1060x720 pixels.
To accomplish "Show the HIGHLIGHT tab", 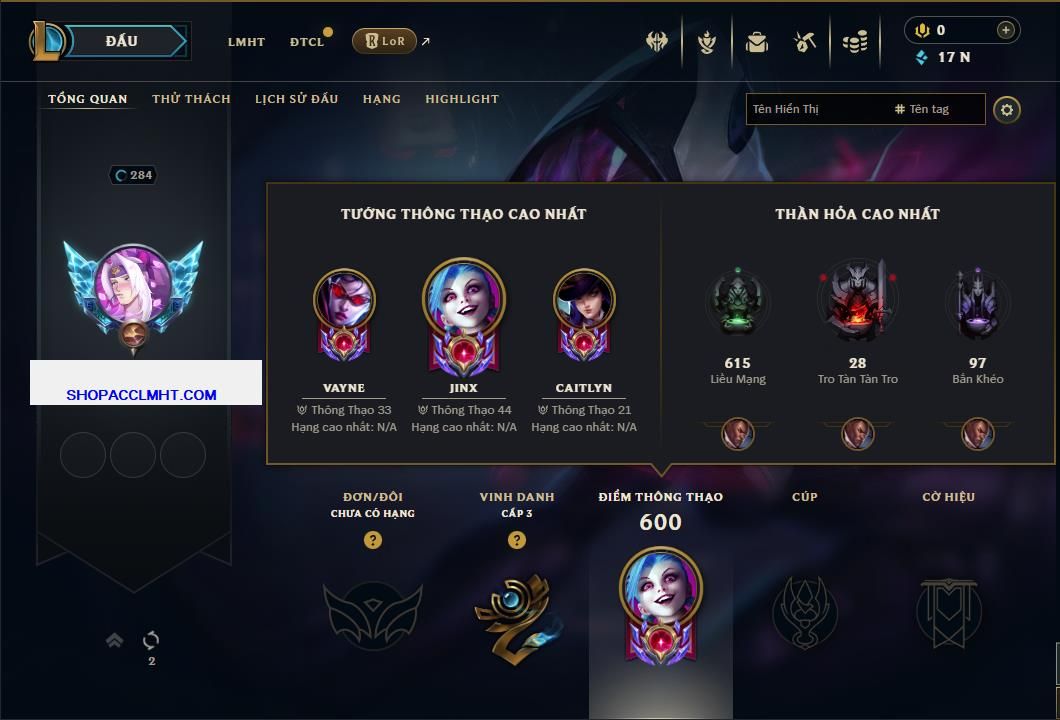I will coord(461,99).
